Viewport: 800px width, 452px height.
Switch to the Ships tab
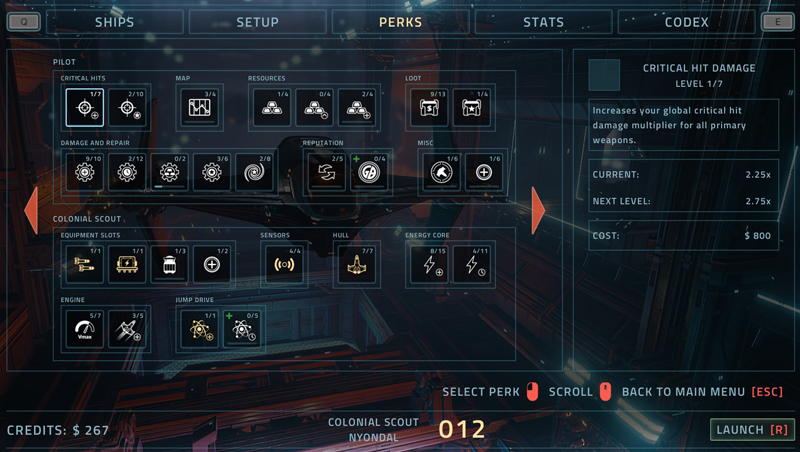tap(113, 22)
